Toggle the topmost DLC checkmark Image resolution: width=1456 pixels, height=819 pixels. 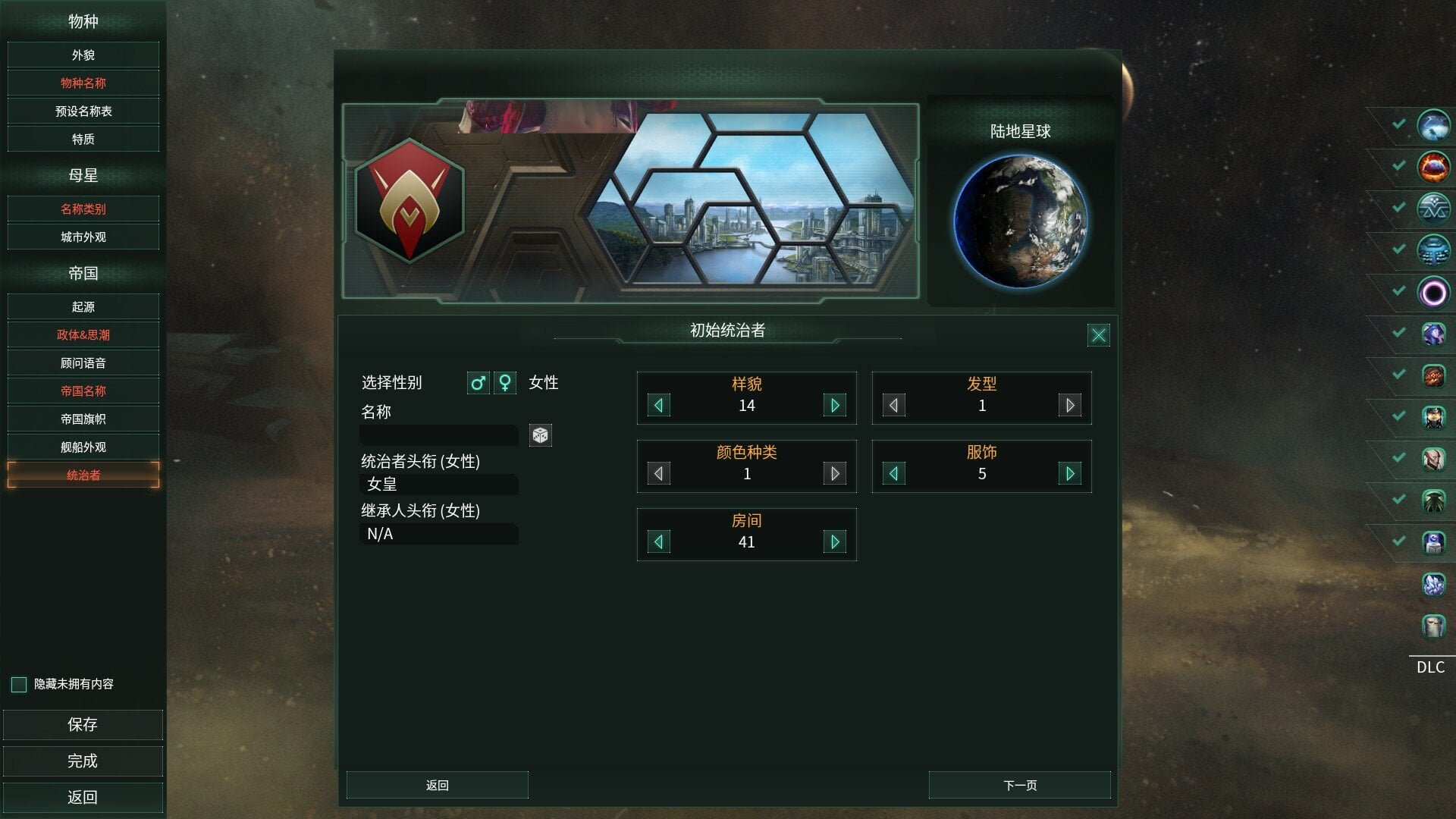pos(1398,126)
